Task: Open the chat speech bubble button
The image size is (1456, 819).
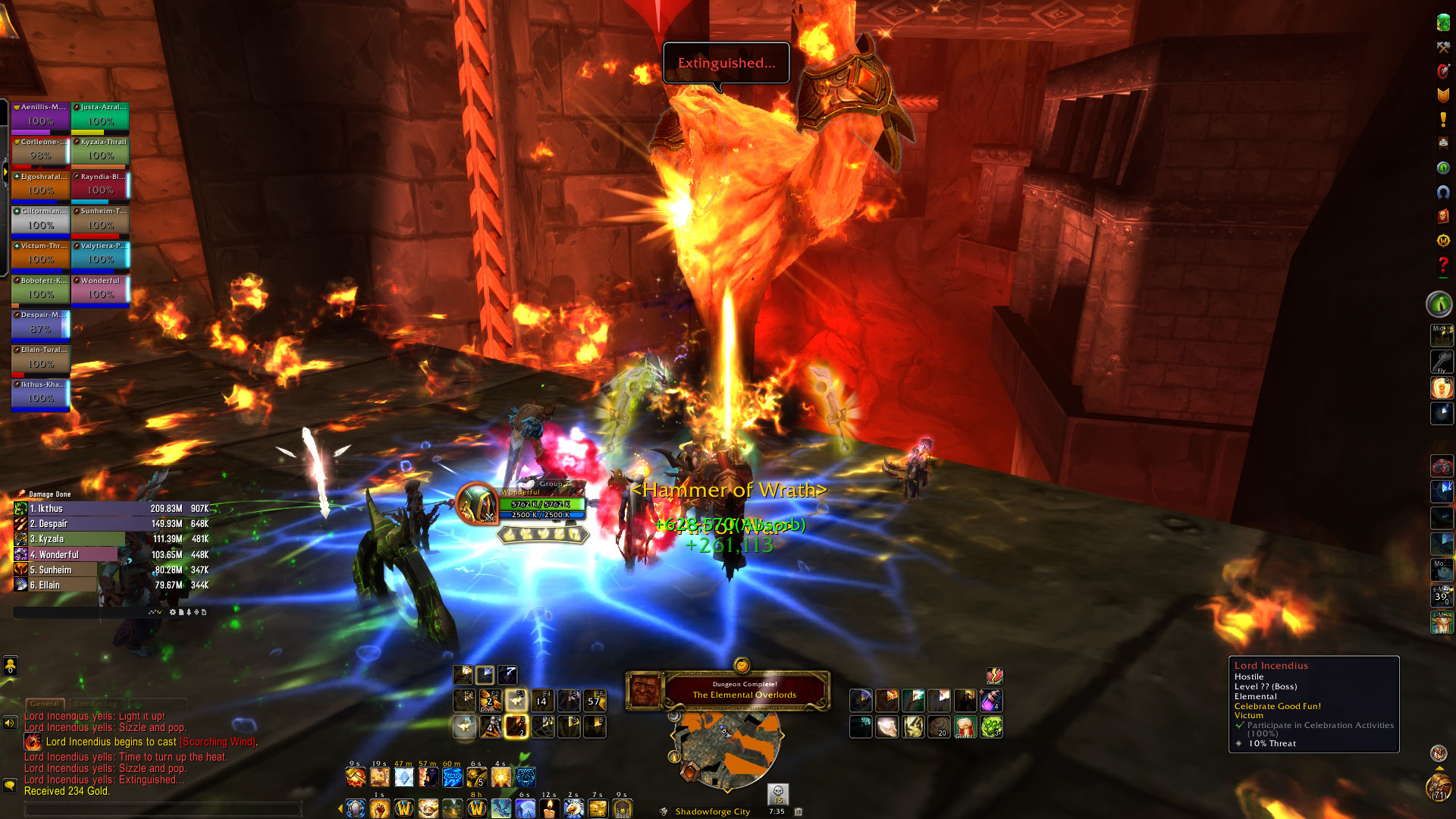Action: coord(10,786)
